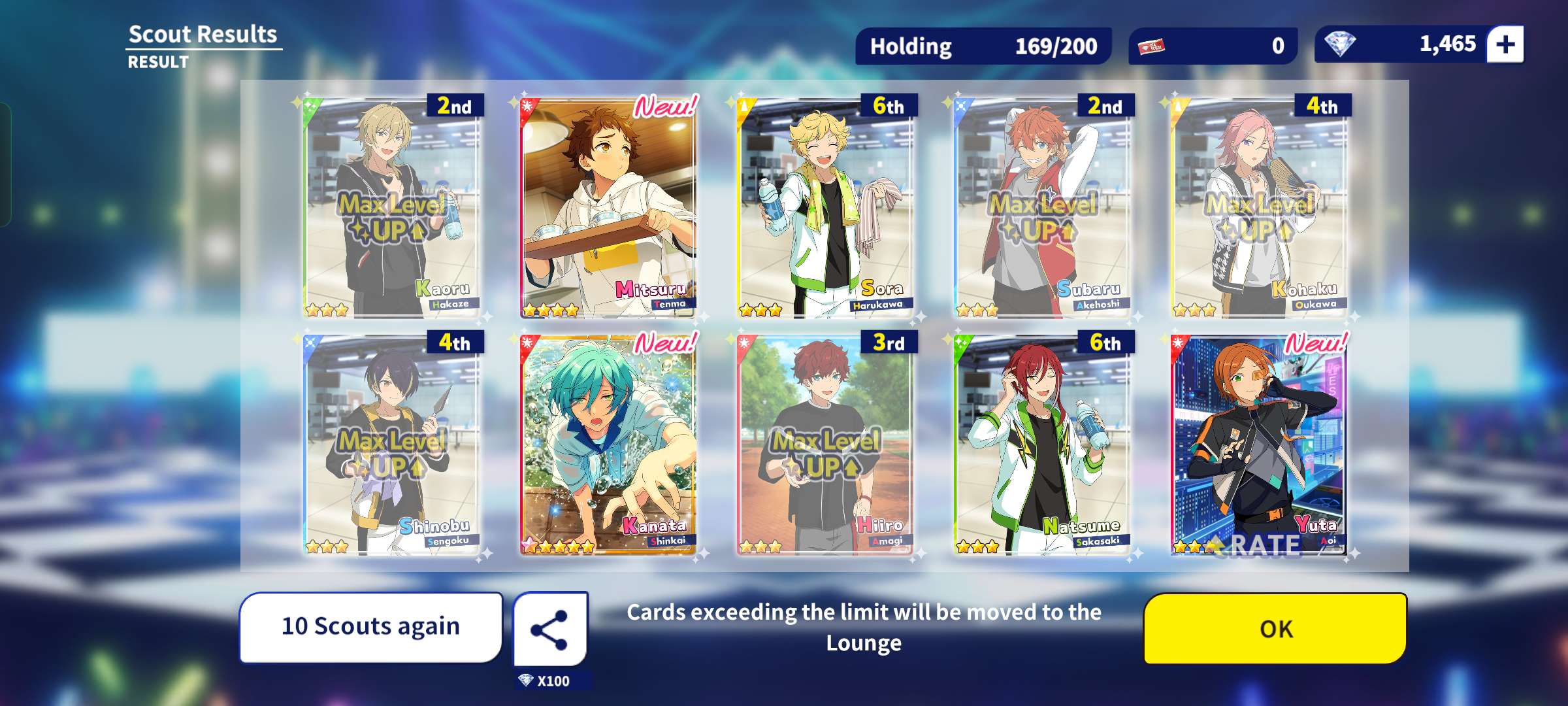The width and height of the screenshot is (1568, 706).
Task: Choose 10 Scouts again
Action: [x=370, y=626]
